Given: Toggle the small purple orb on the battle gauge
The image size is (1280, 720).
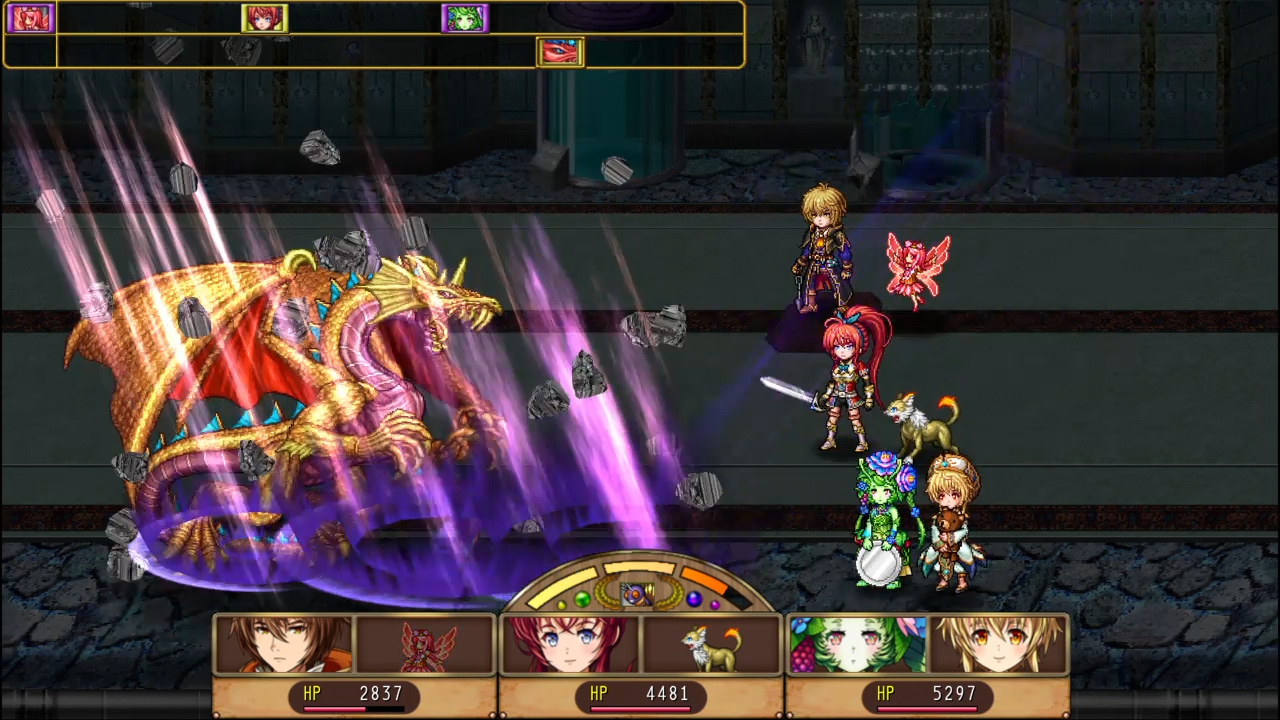Looking at the screenshot, I should (713, 604).
